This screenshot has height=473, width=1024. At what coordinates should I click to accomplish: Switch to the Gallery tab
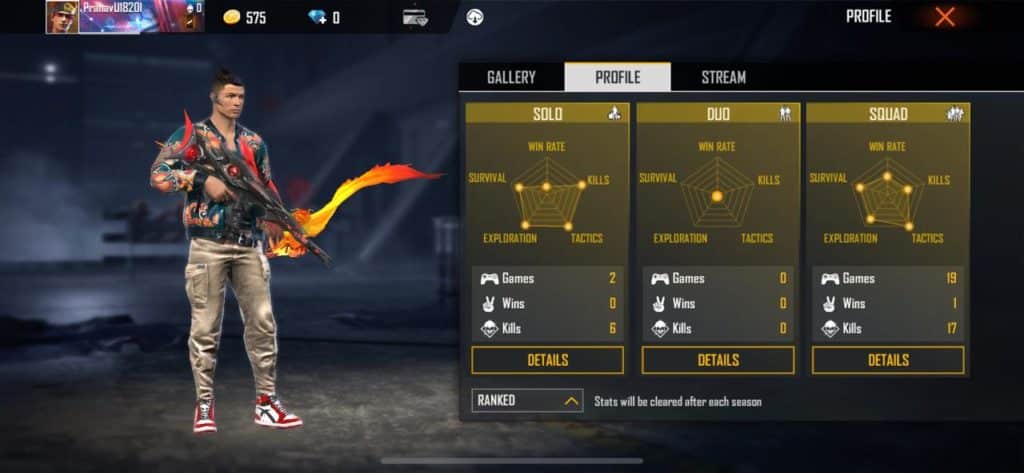(511, 77)
